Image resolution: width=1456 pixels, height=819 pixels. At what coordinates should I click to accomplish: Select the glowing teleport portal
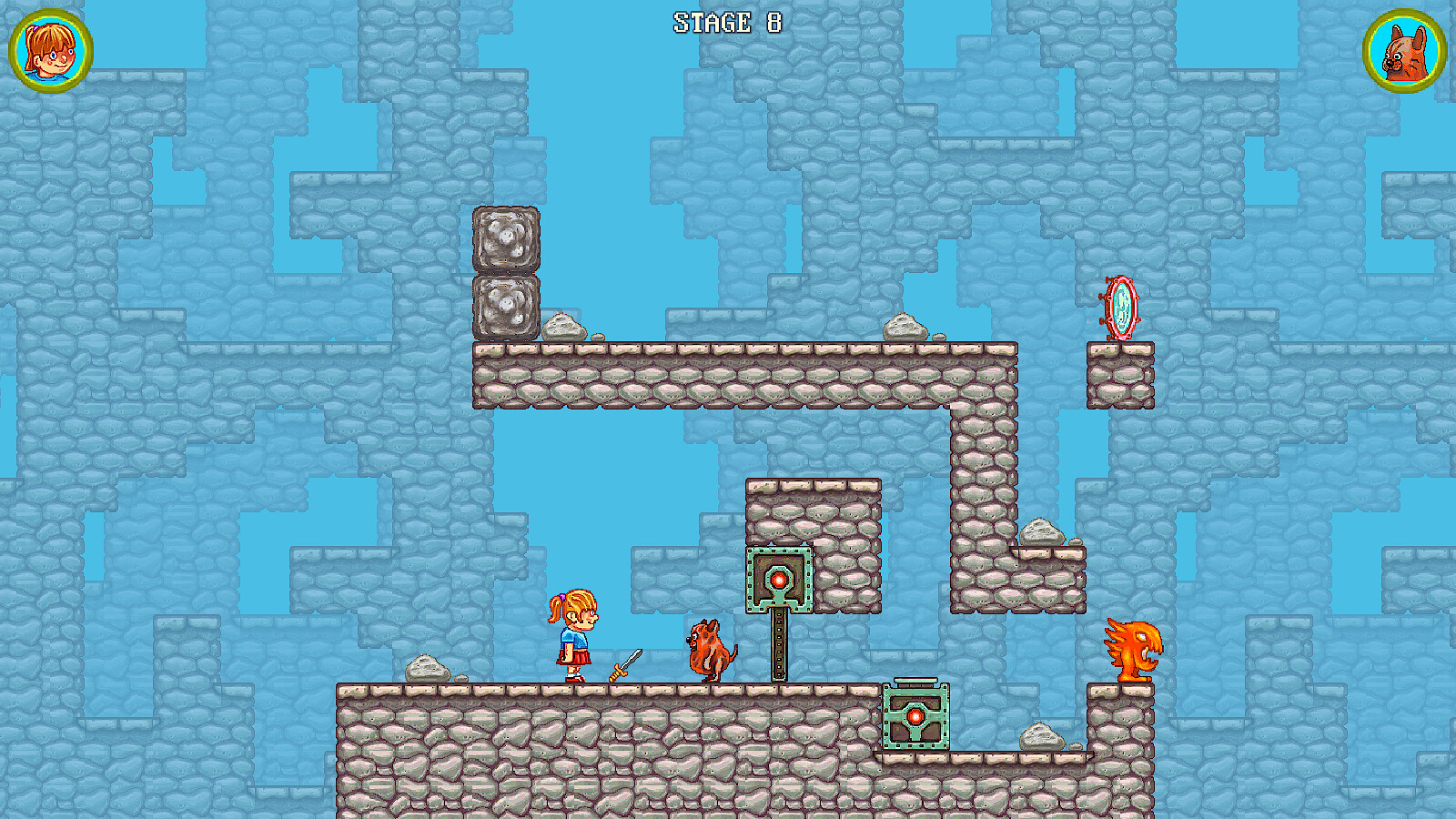pos(1121,308)
